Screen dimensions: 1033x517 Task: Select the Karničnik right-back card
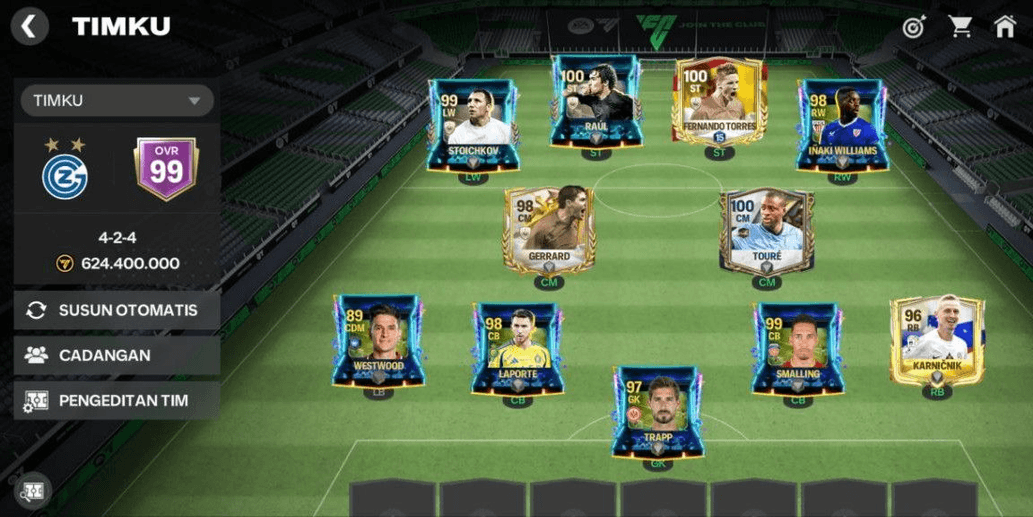937,339
